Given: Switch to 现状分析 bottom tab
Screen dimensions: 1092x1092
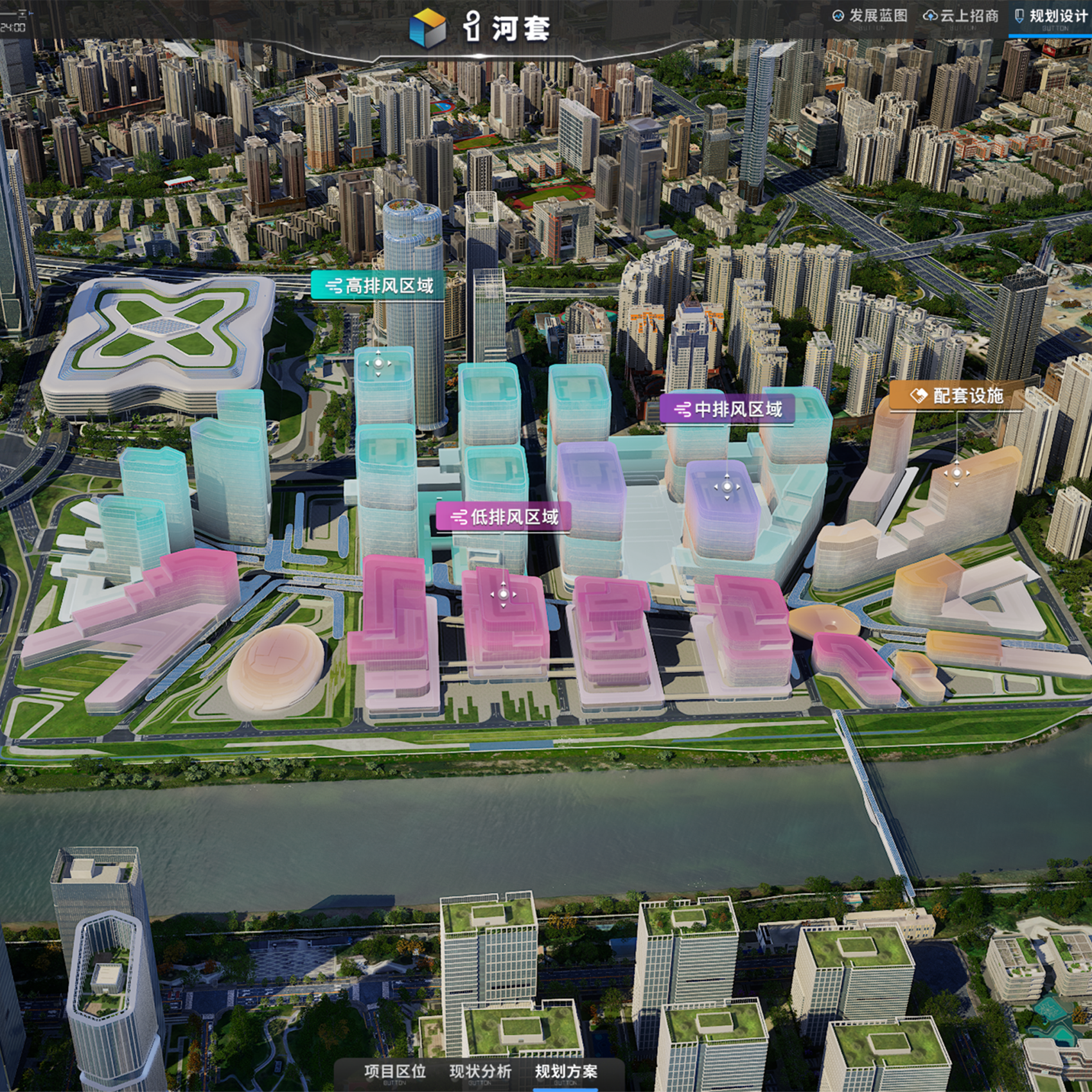Looking at the screenshot, I should tap(480, 1071).
